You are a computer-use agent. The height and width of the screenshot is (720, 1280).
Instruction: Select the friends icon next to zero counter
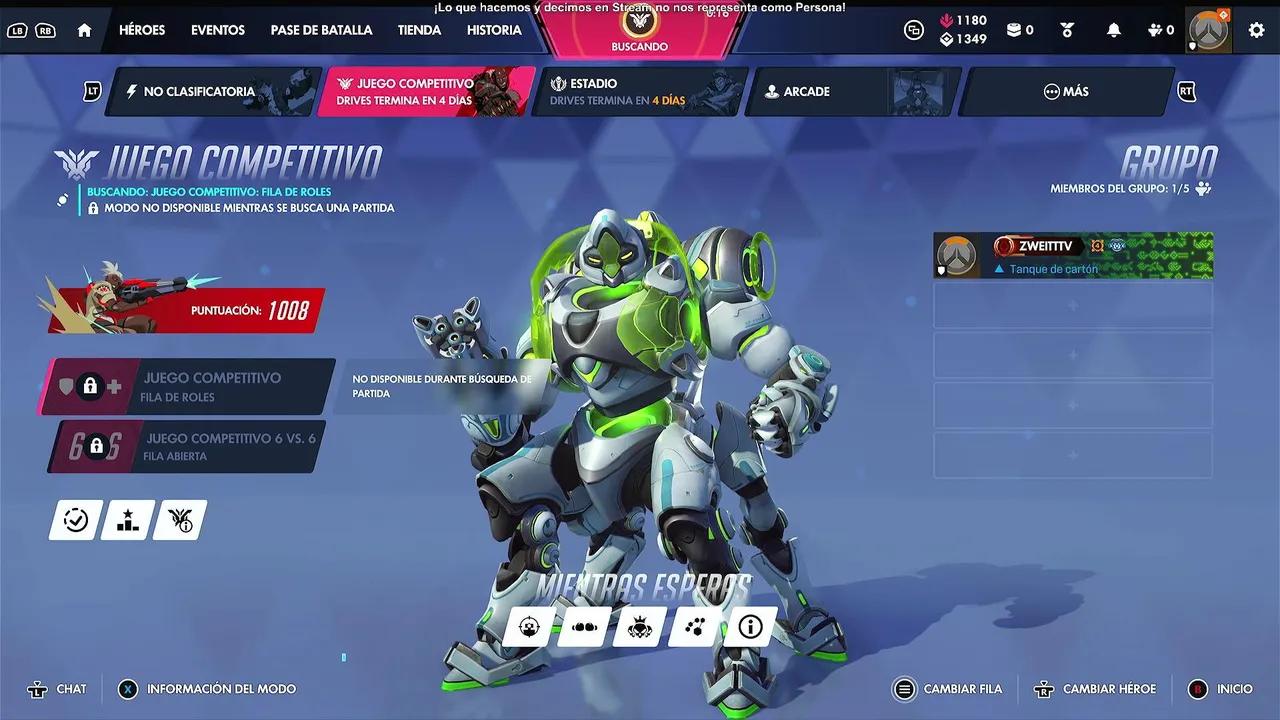click(1155, 30)
